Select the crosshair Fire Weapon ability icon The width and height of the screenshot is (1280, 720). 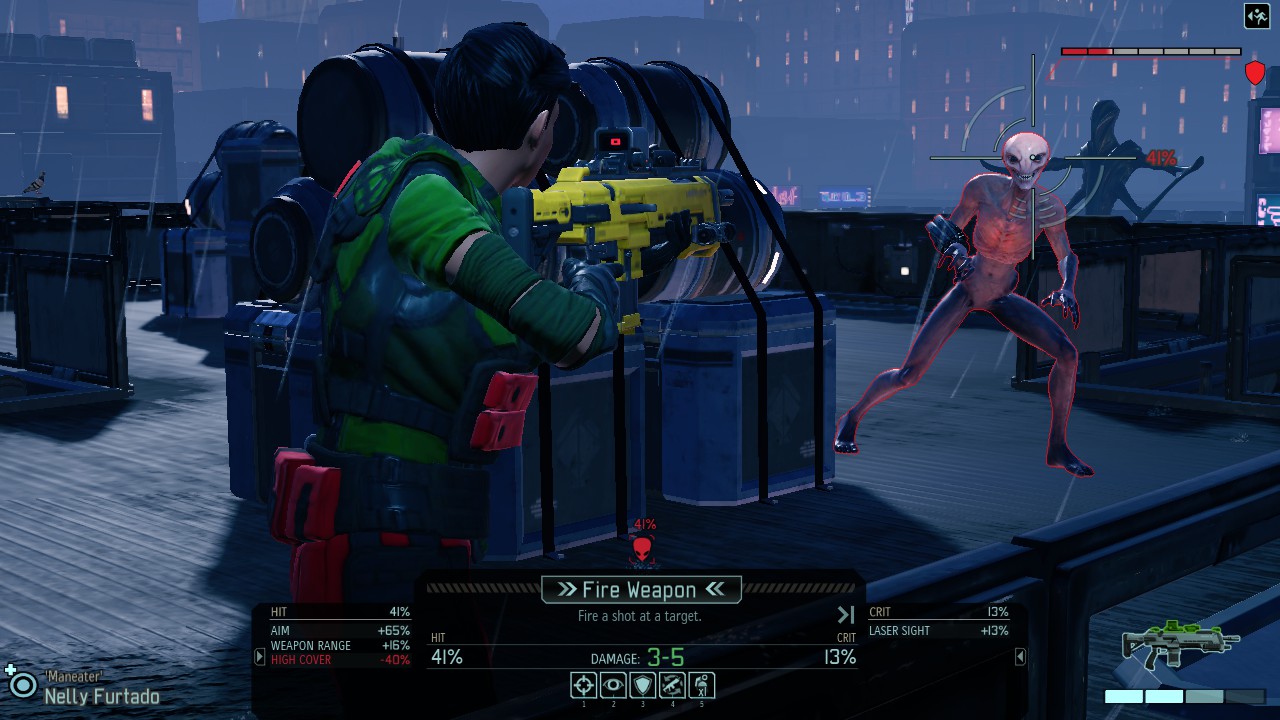click(x=584, y=685)
